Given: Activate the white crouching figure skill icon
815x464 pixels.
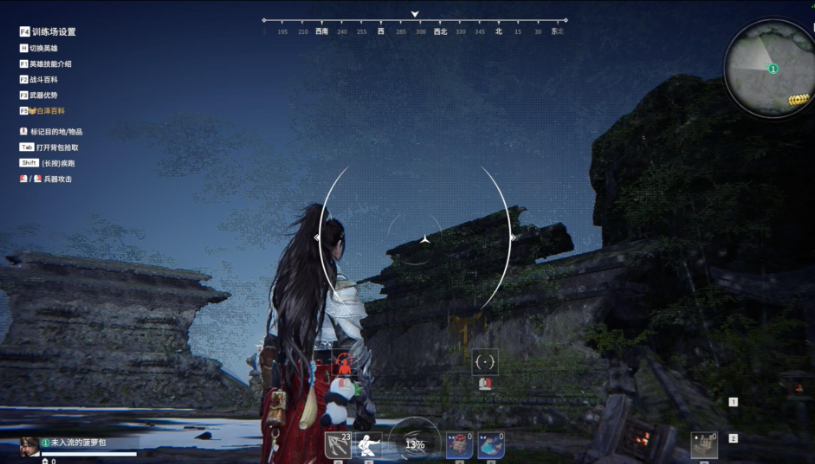Looking at the screenshot, I should tap(369, 445).
